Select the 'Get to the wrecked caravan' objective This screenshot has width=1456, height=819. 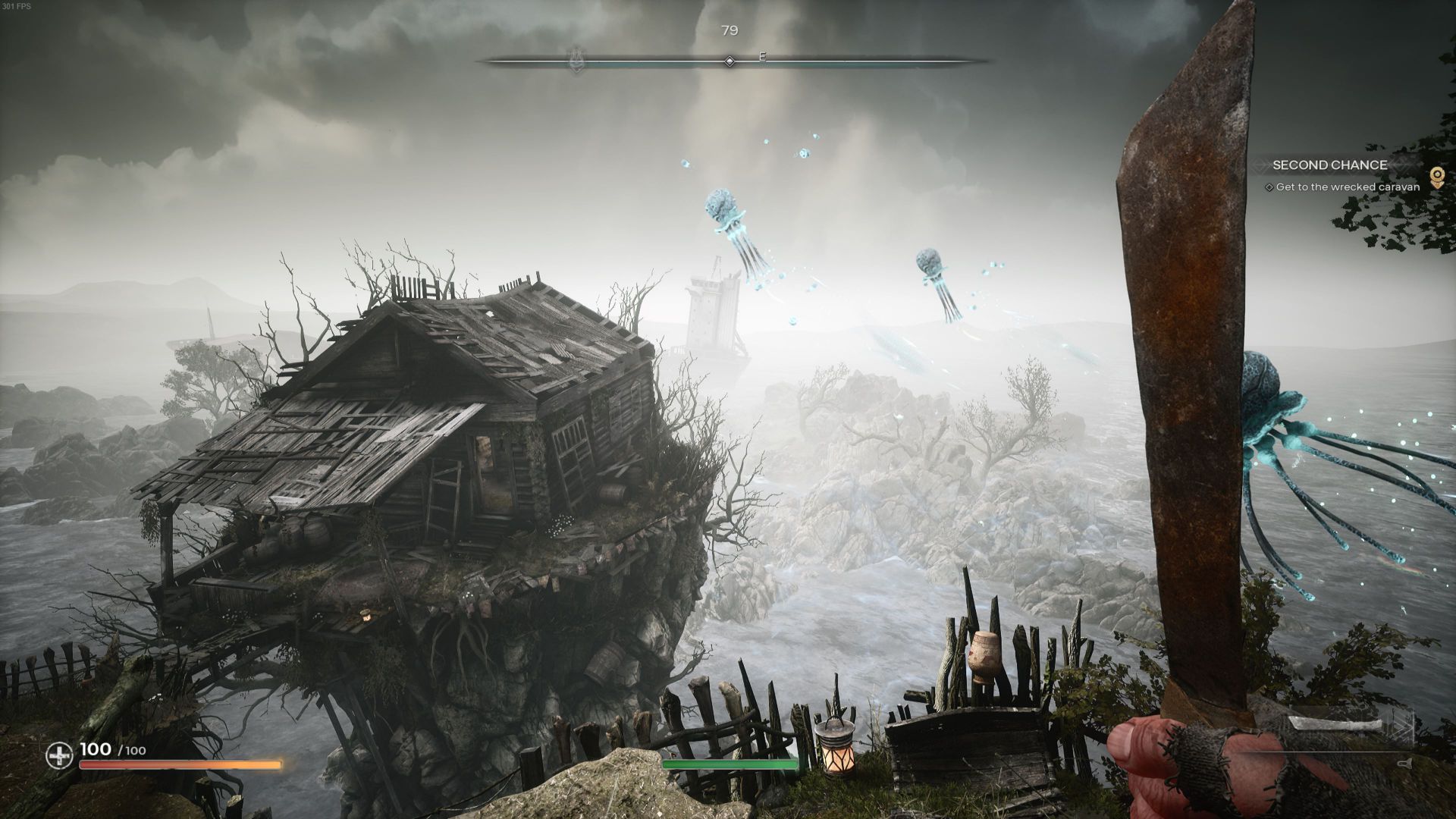(x=1347, y=187)
